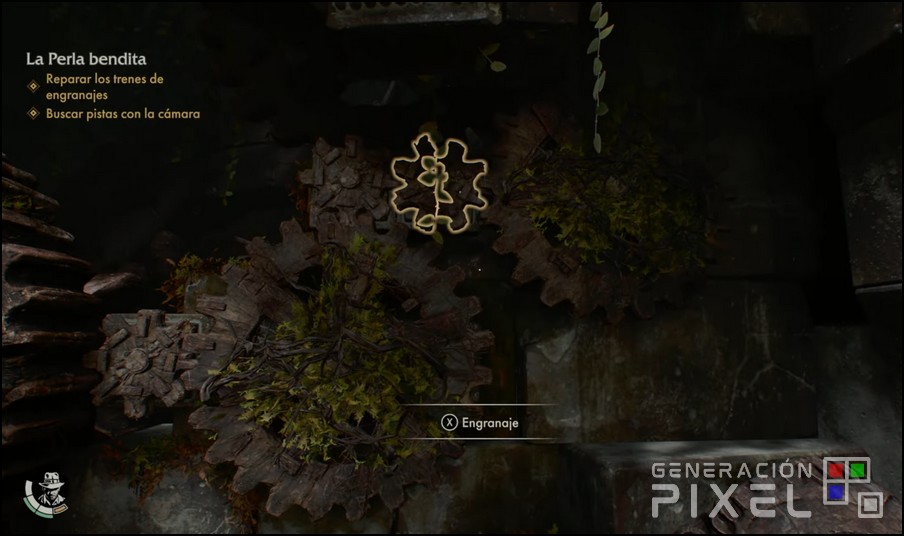Pick the gold-outlined gear

(438, 182)
